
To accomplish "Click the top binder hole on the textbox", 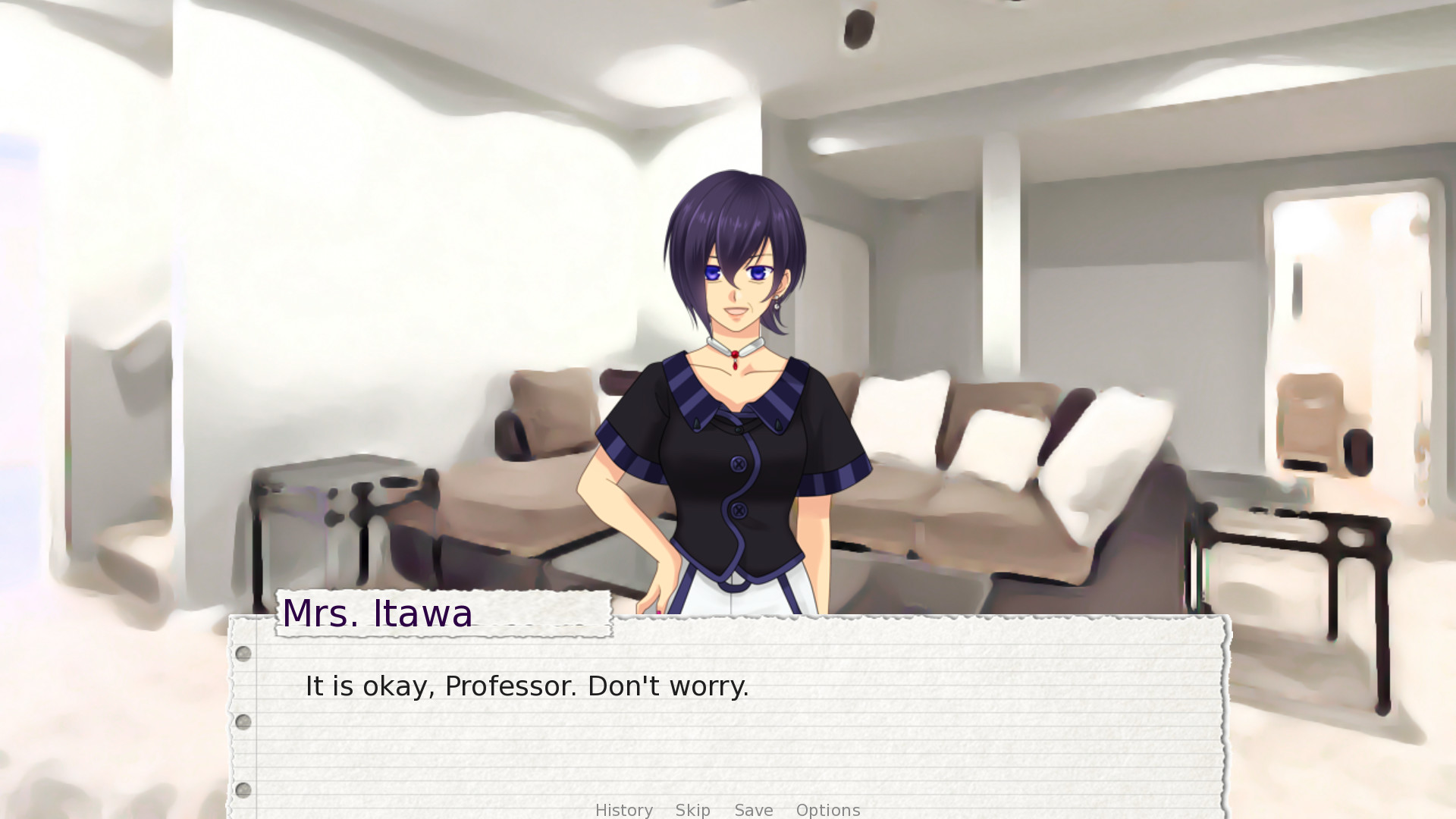I will tap(243, 653).
